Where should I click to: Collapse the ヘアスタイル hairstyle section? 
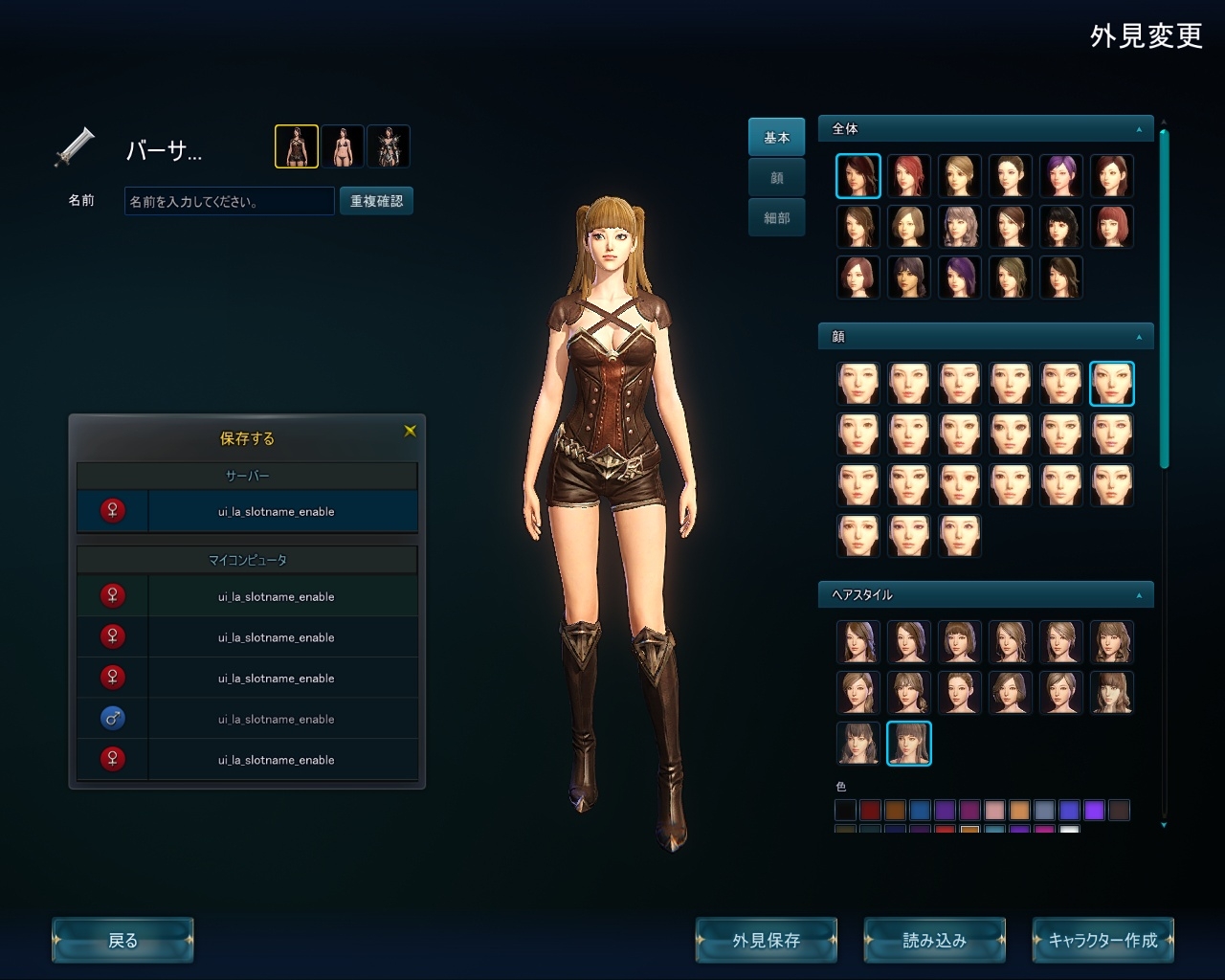[x=1139, y=595]
